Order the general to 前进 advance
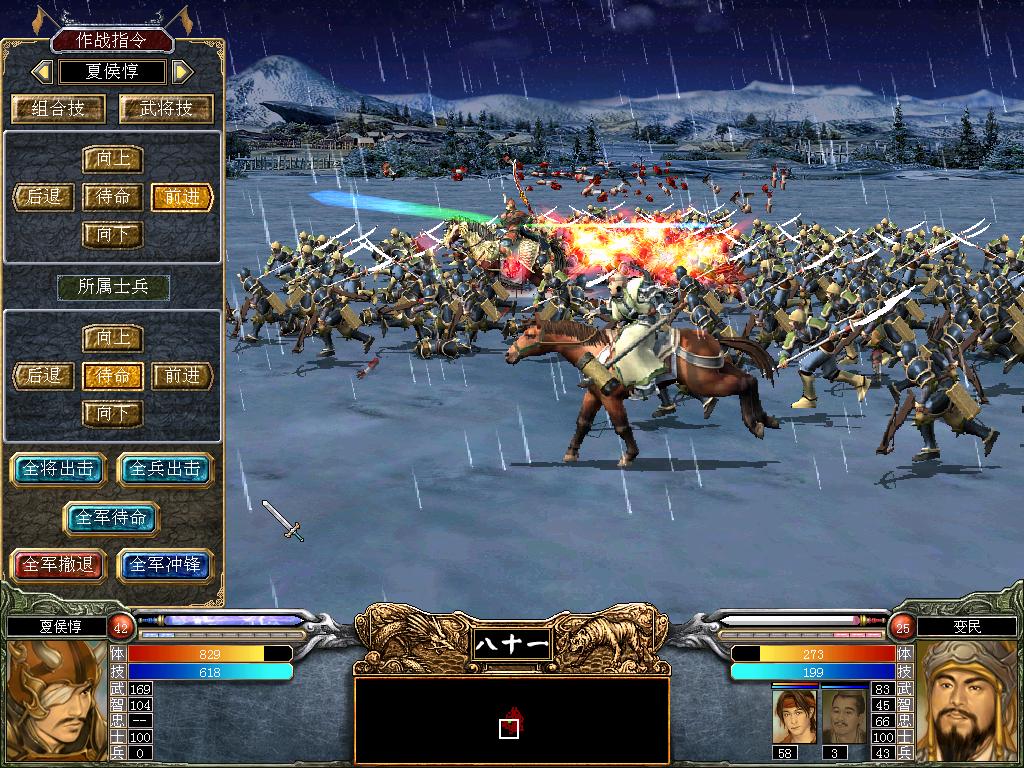1024x768 pixels. [x=183, y=197]
